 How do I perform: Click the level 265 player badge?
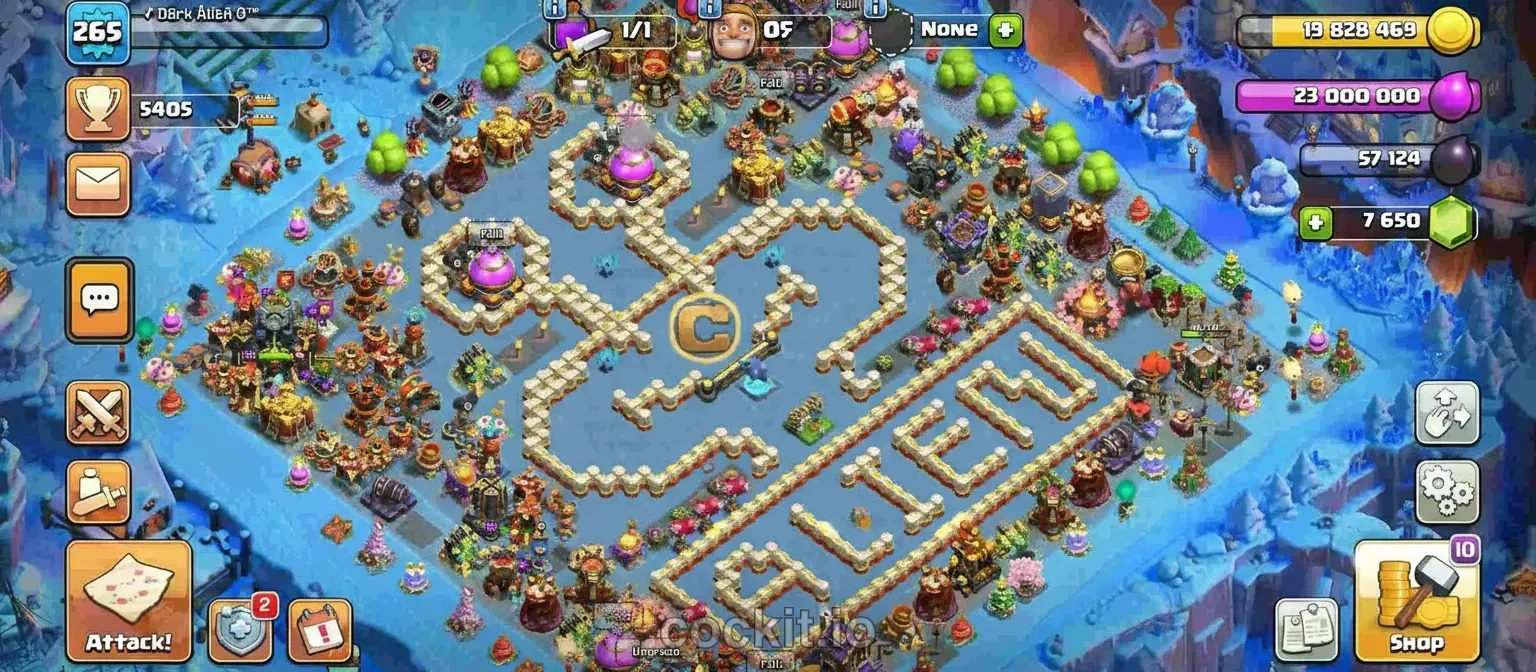click(x=98, y=32)
